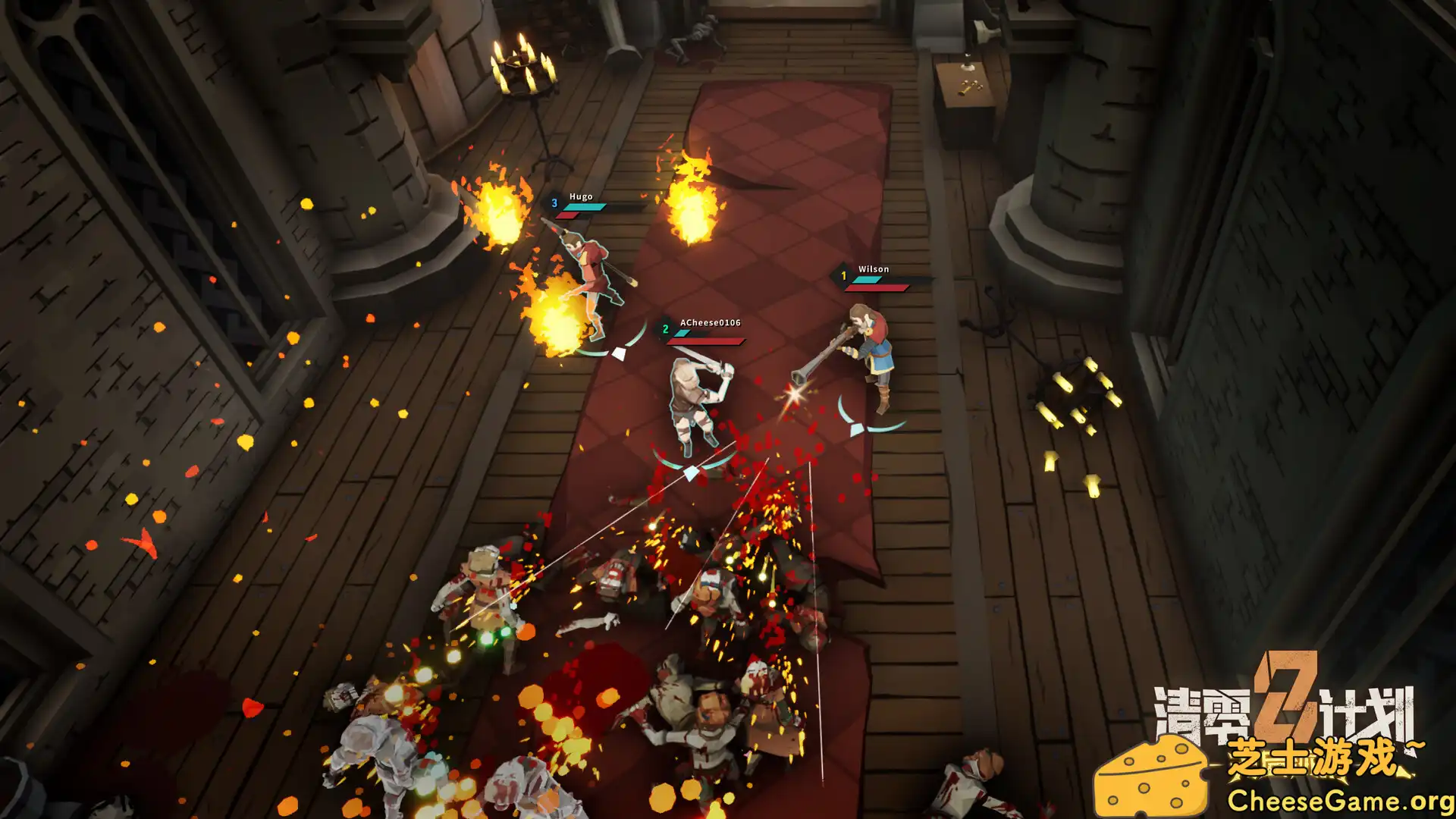Viewport: 1456px width, 819px height.
Task: Select the flaming candelabra in the corner
Action: (x=523, y=68)
